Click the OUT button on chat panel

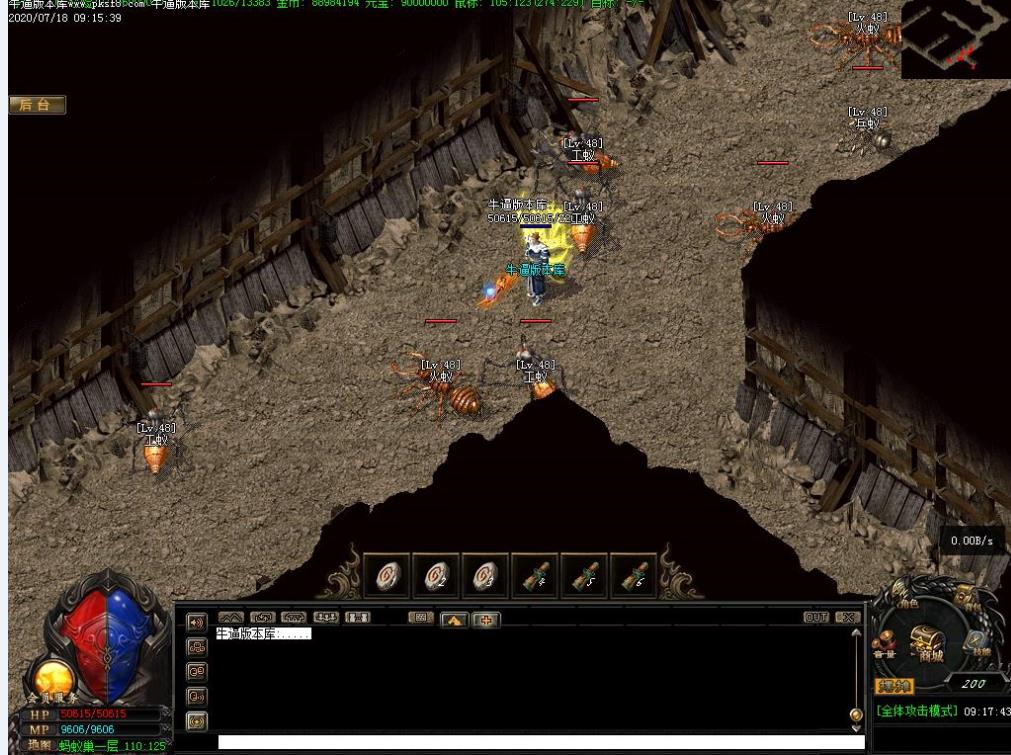pyautogui.click(x=816, y=618)
